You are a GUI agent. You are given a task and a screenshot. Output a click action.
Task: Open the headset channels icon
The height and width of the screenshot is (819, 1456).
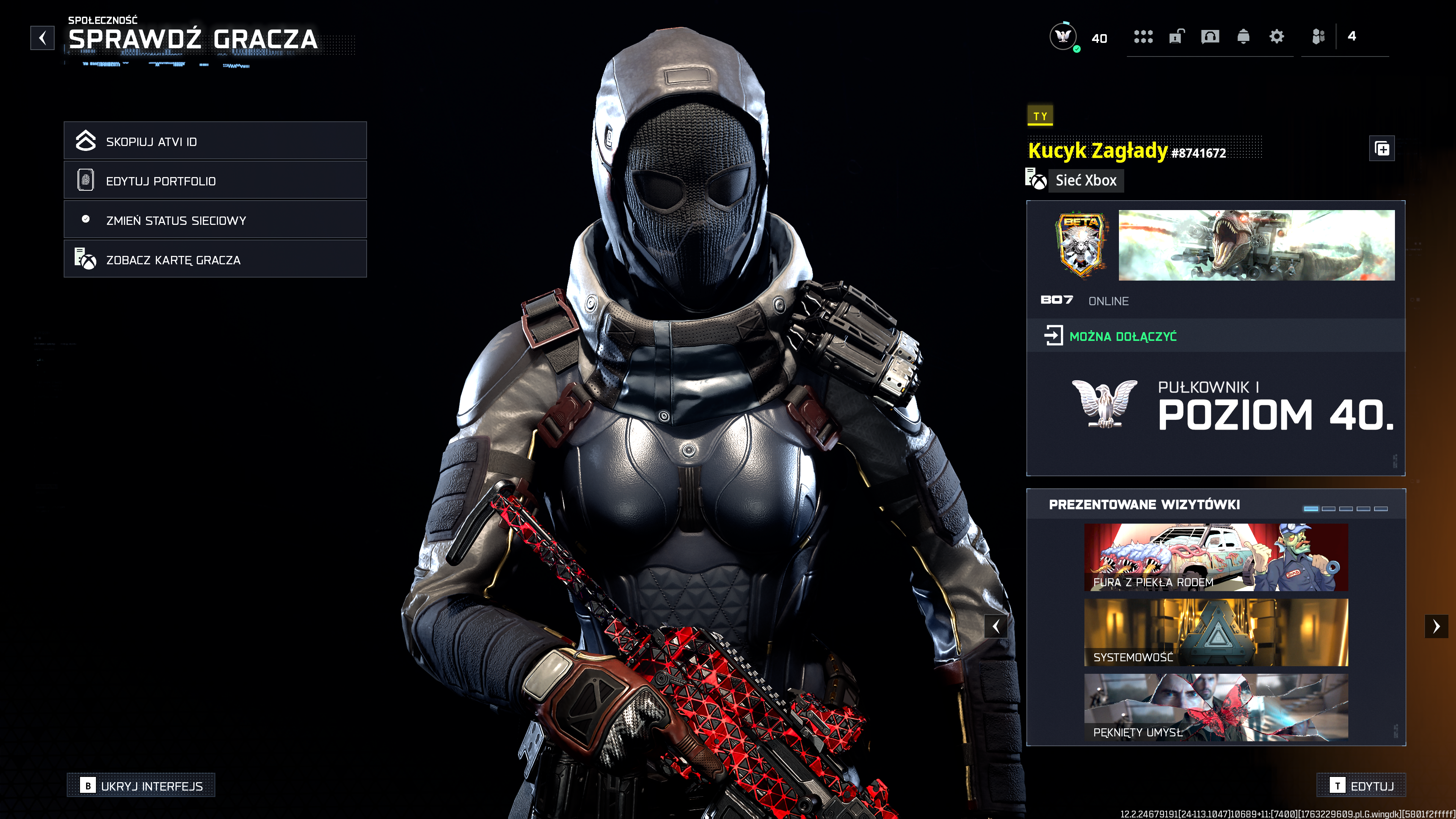(1210, 37)
